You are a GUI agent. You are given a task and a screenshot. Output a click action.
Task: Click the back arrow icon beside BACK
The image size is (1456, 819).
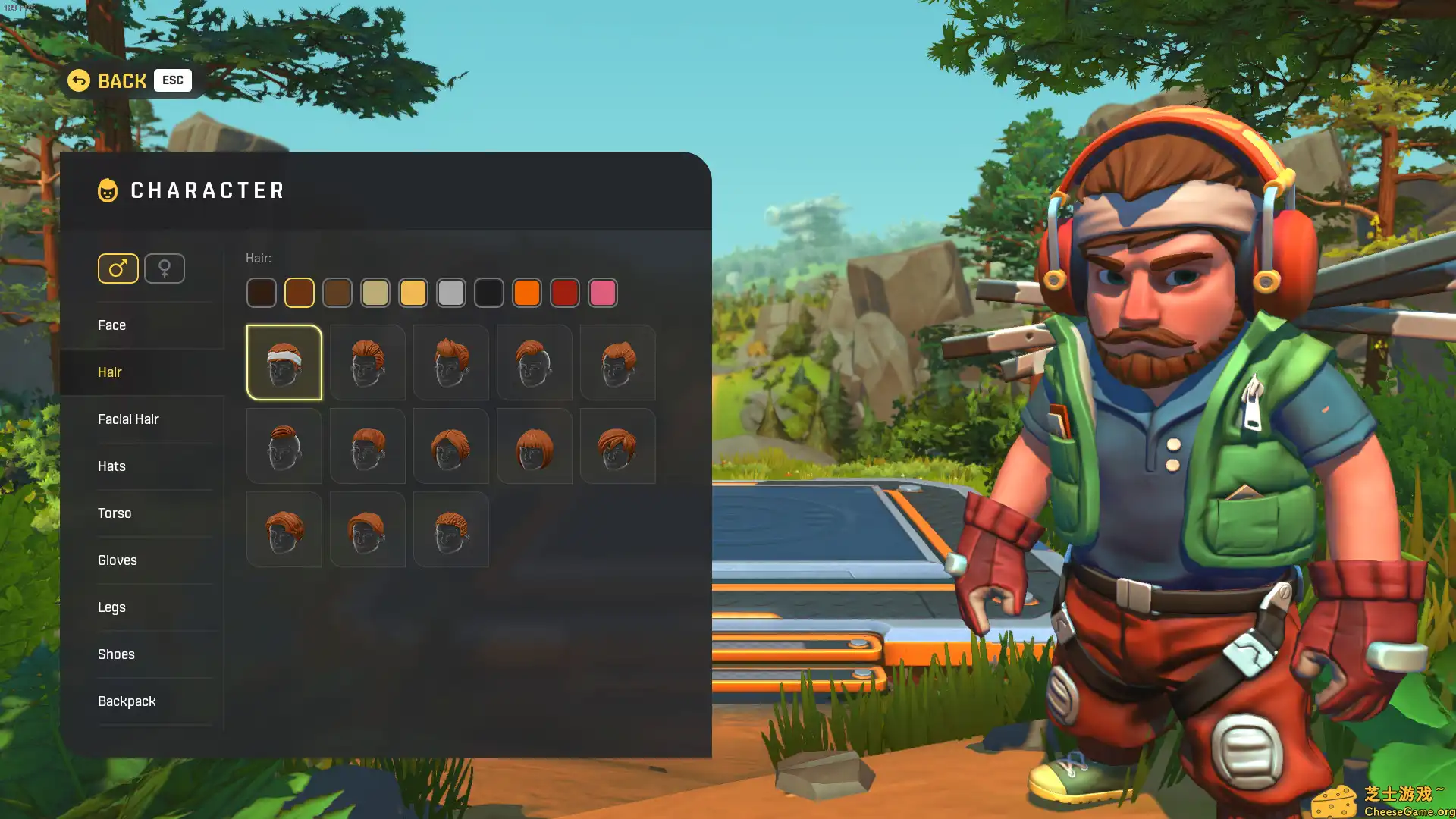point(78,80)
